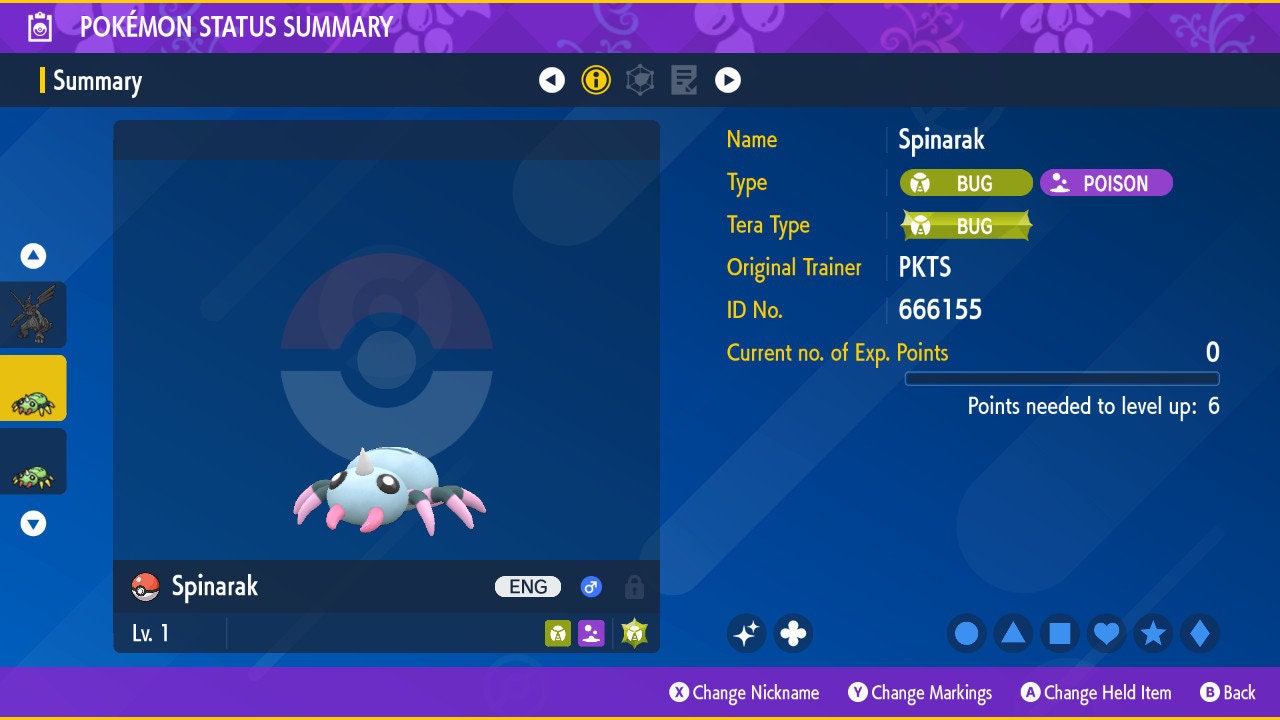Choose Change Nickname option

[x=745, y=693]
